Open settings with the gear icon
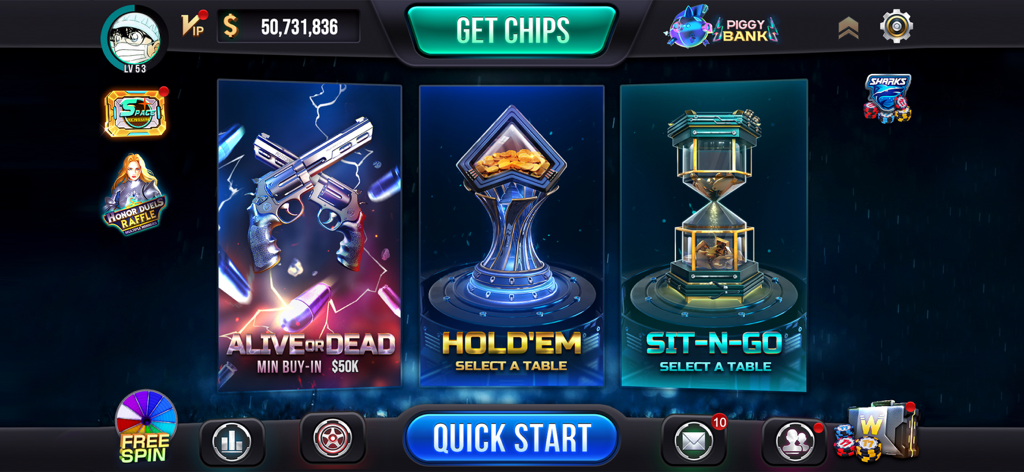 [x=896, y=26]
